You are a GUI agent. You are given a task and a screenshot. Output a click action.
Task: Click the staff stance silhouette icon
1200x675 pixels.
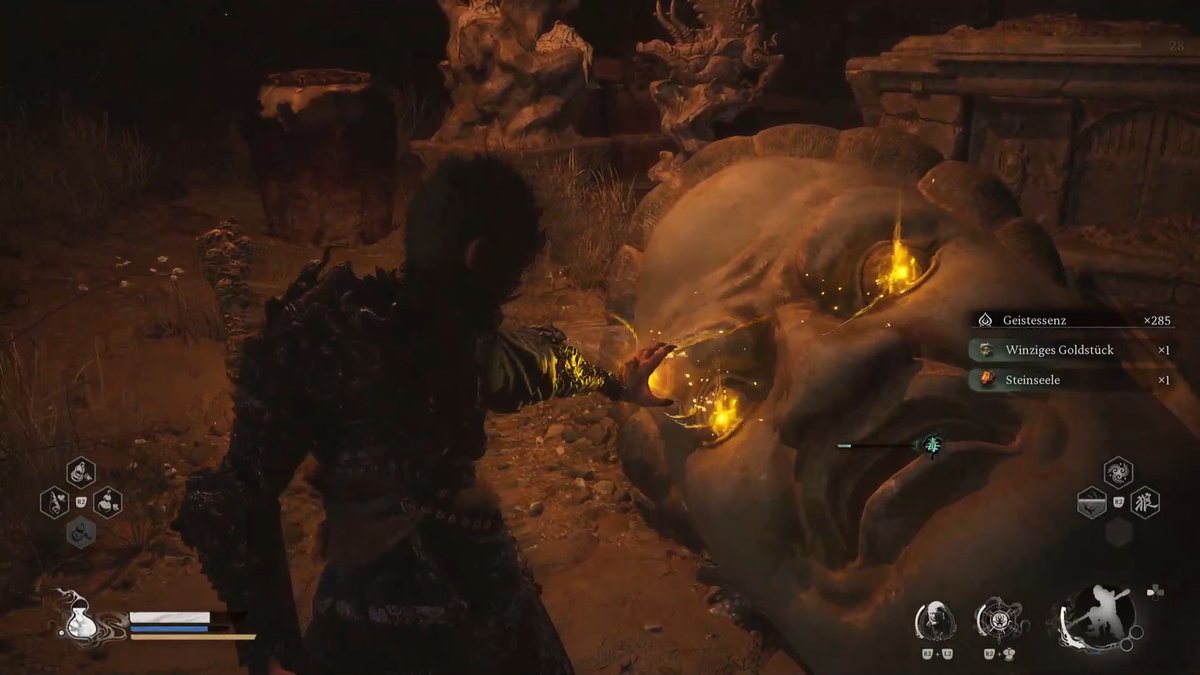[x=1095, y=615]
